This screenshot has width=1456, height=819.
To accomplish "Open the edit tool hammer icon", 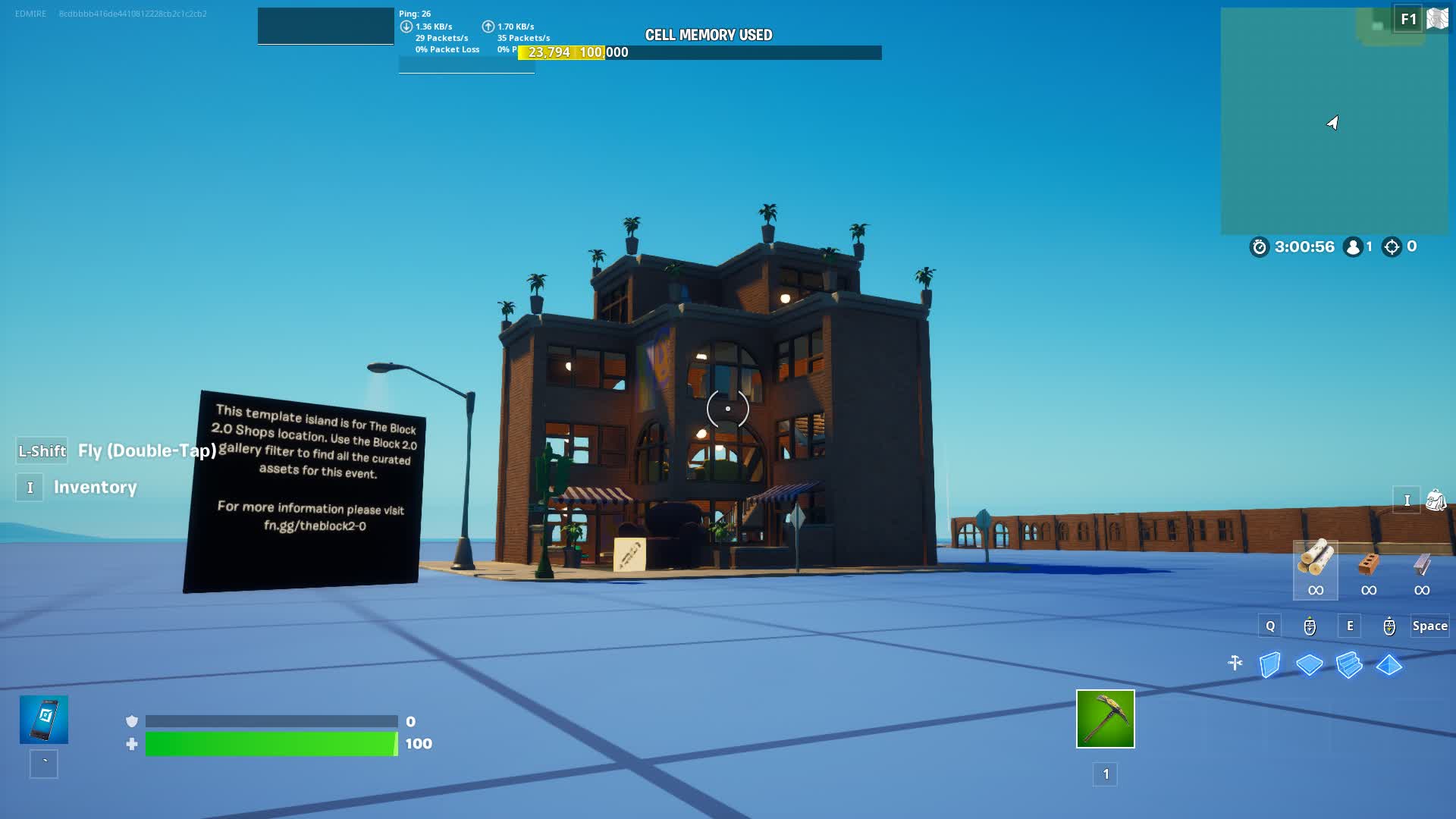I will coord(1235,662).
